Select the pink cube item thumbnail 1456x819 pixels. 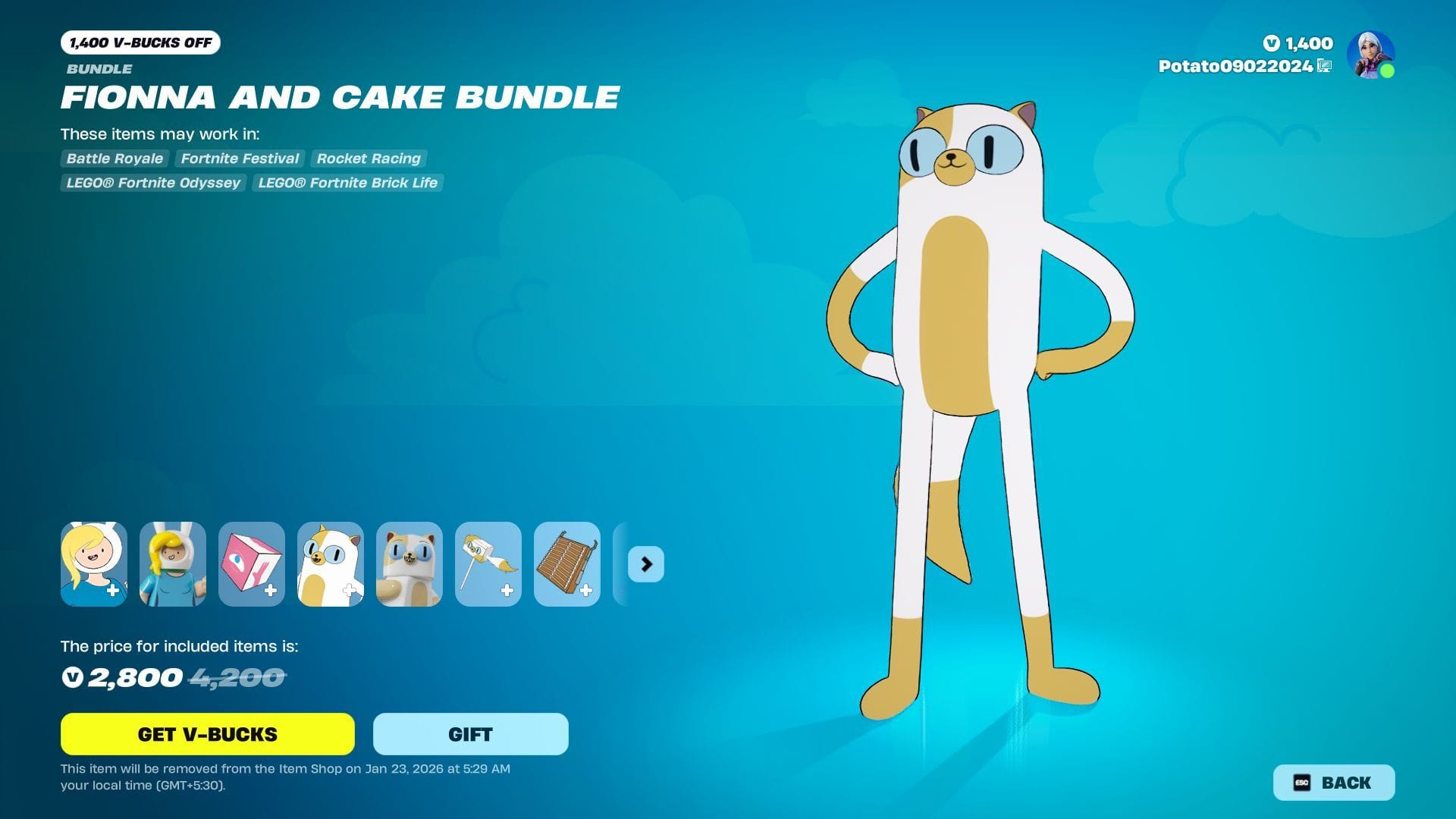[x=252, y=564]
